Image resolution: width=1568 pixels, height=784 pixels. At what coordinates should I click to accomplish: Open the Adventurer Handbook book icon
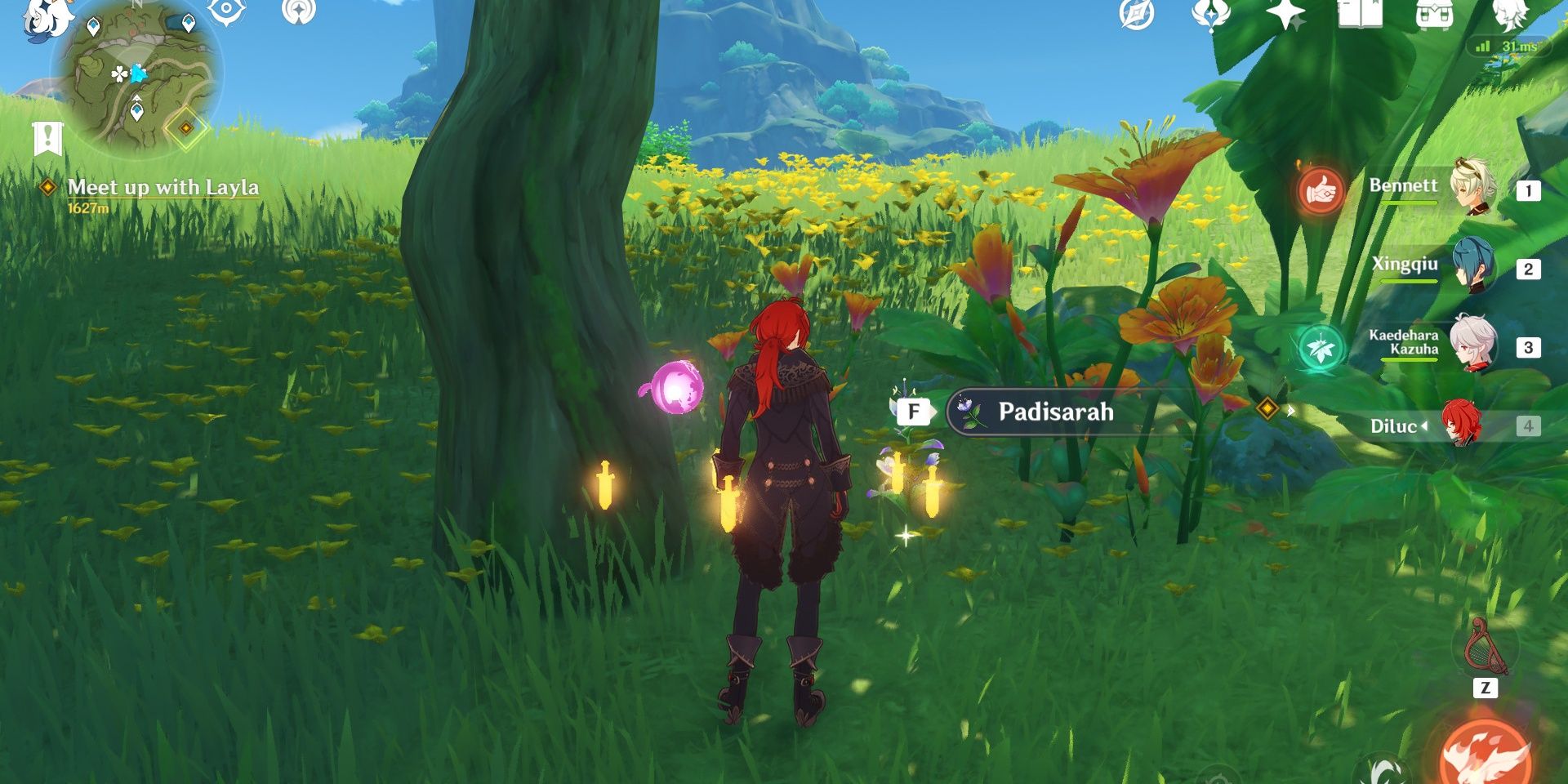(1360, 13)
